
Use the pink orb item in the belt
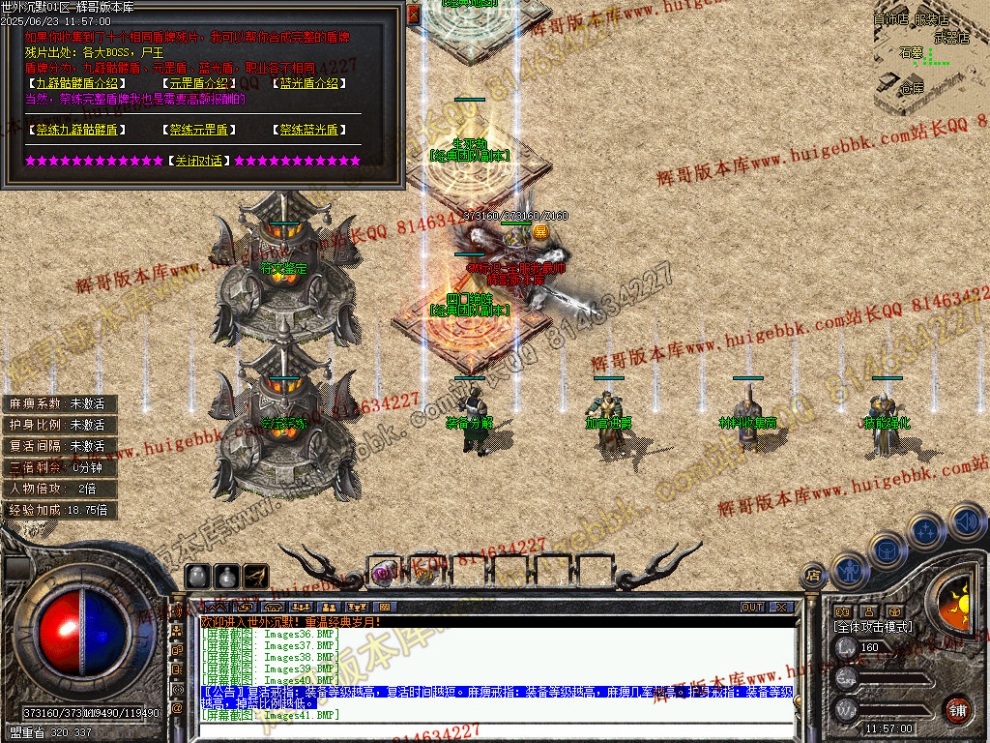(x=384, y=572)
